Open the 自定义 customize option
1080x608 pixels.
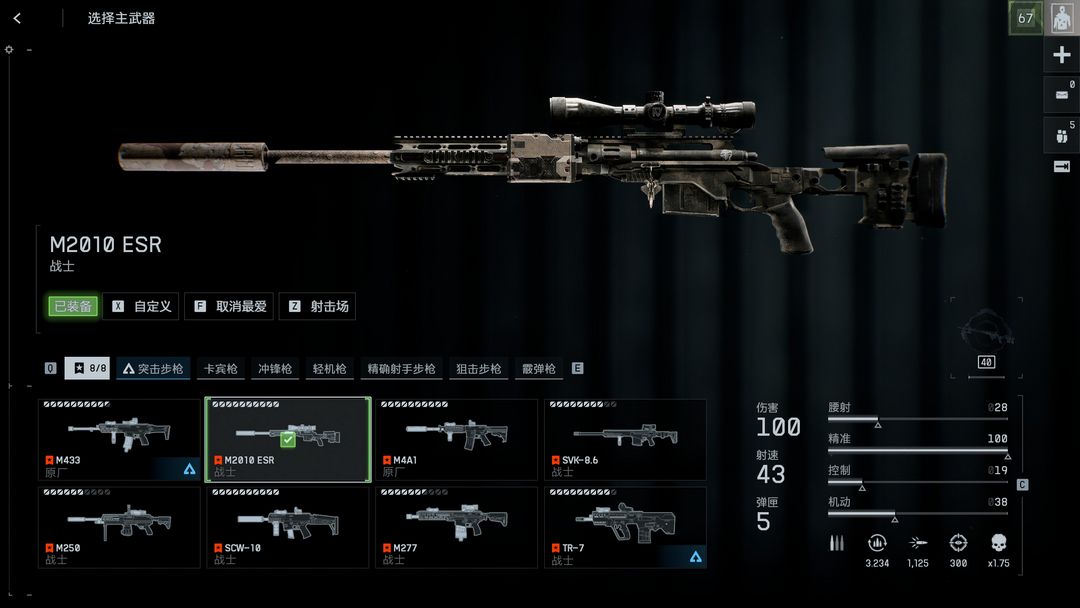141,306
